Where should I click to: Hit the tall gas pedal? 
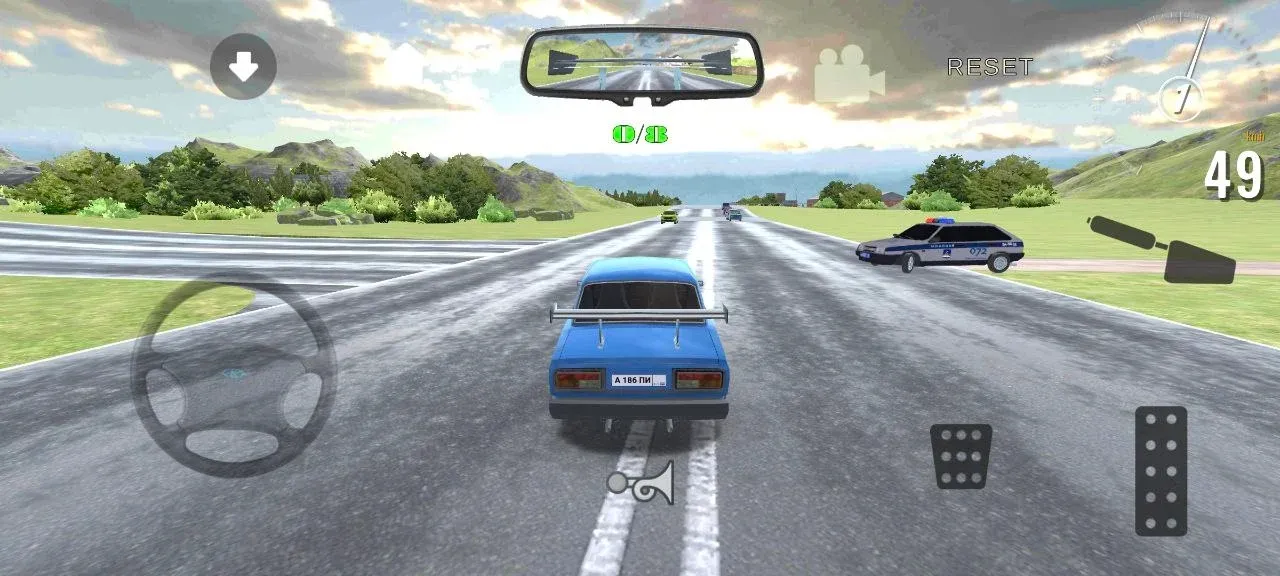pyautogui.click(x=1161, y=471)
